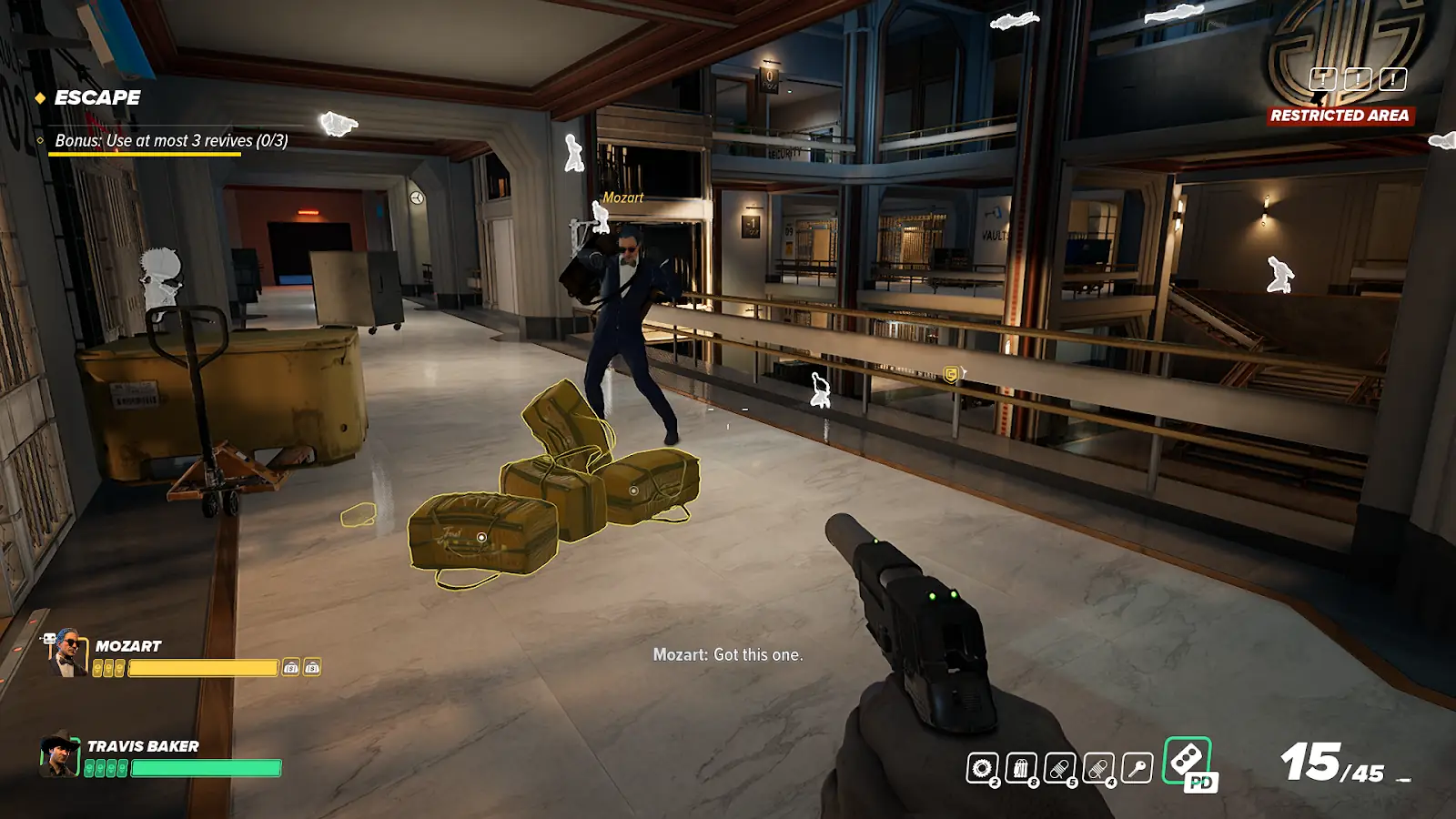
Task: Click Travis Baker's player portrait
Action: coord(59,754)
